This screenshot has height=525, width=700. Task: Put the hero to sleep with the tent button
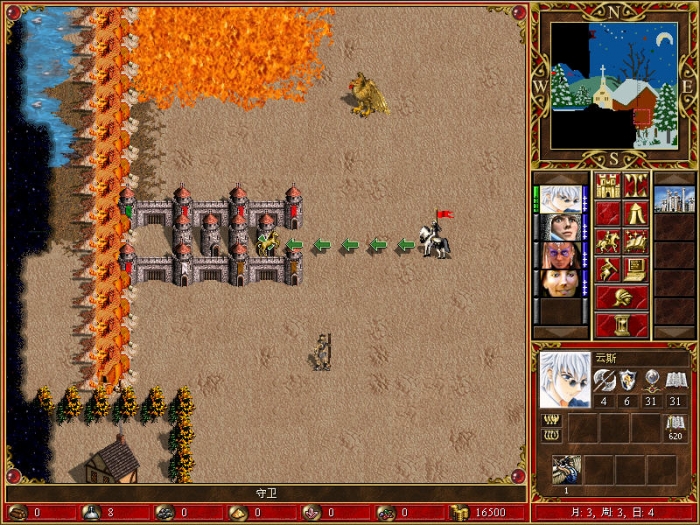coord(634,213)
